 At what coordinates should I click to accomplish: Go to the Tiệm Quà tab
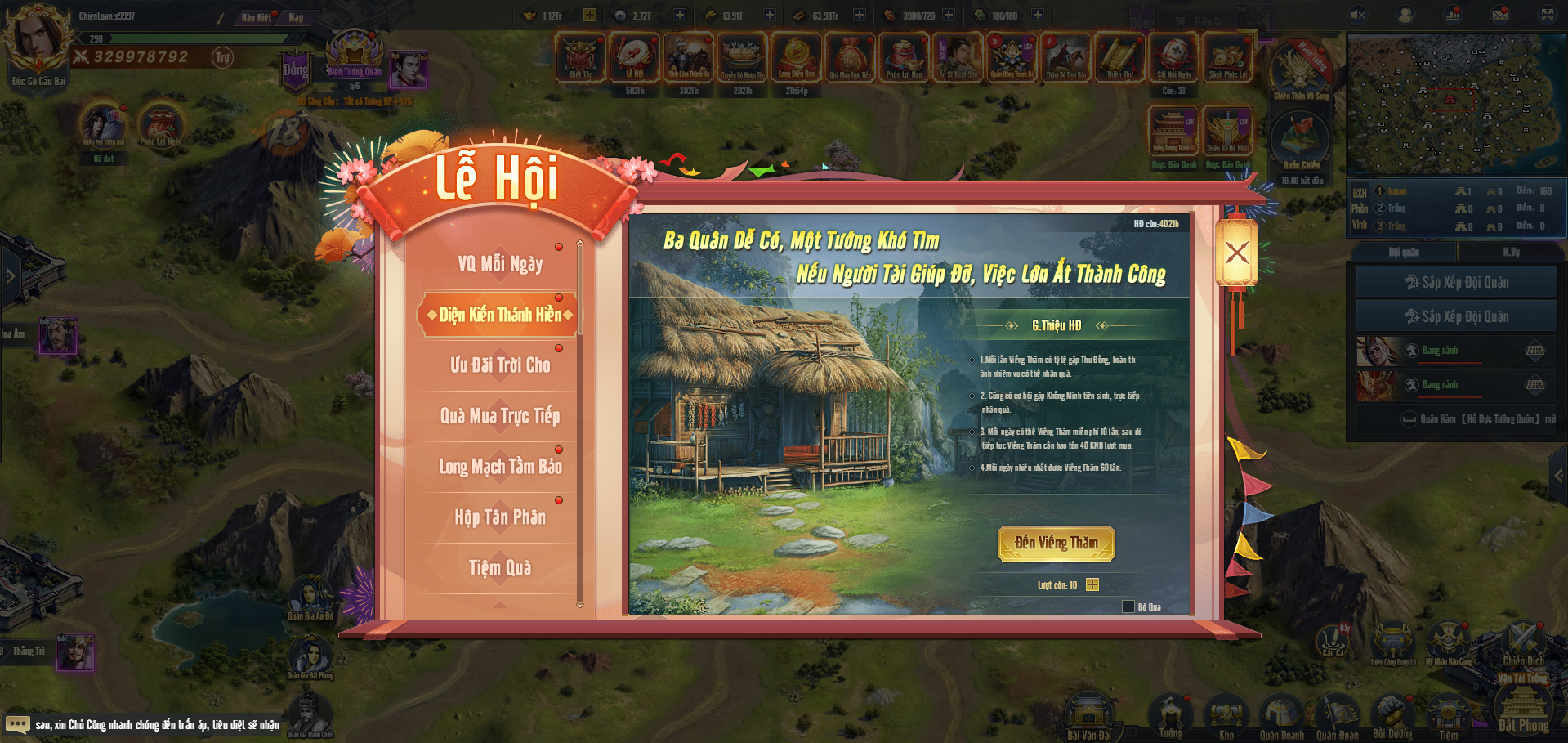coord(499,568)
